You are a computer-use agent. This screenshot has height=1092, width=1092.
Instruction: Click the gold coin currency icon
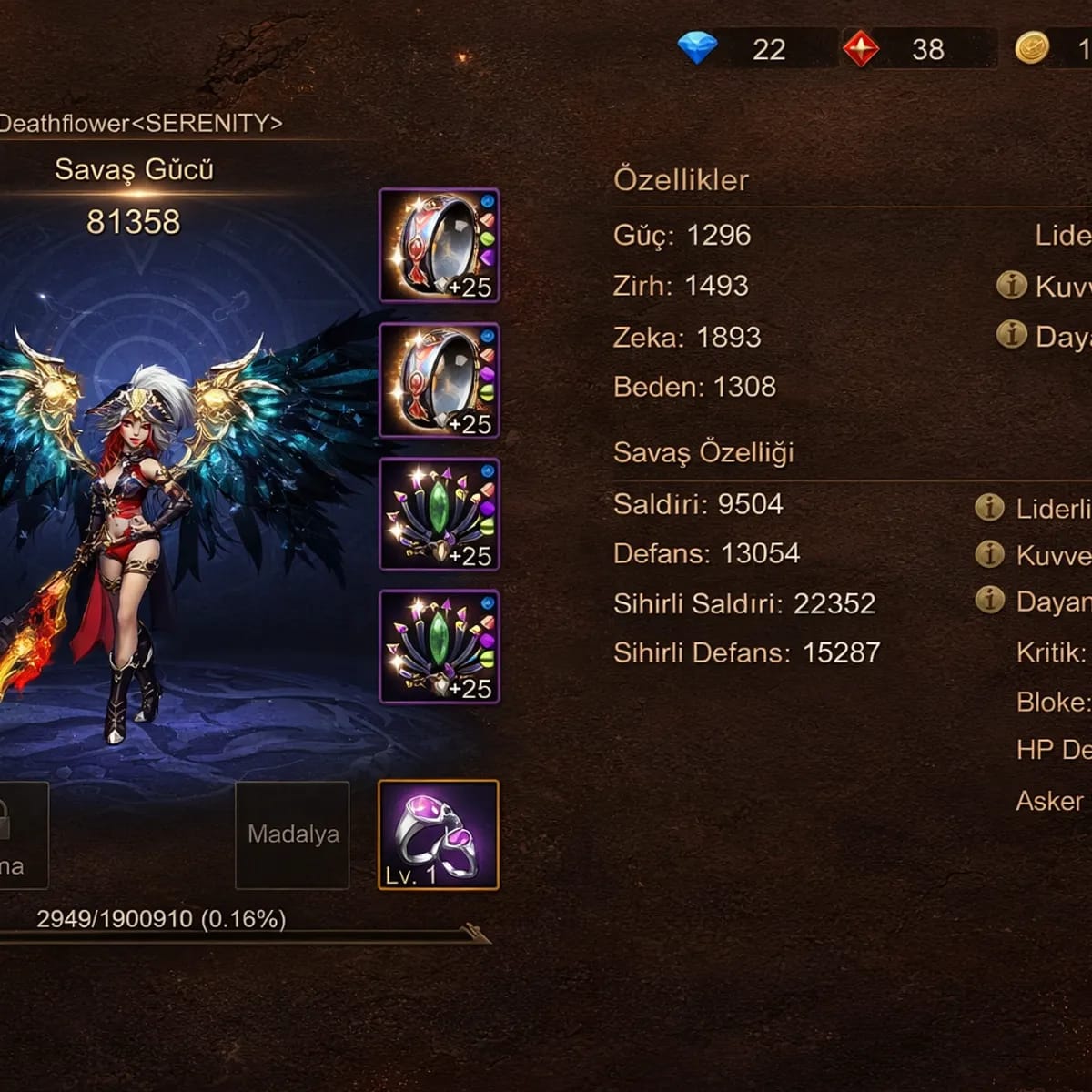1032,47
